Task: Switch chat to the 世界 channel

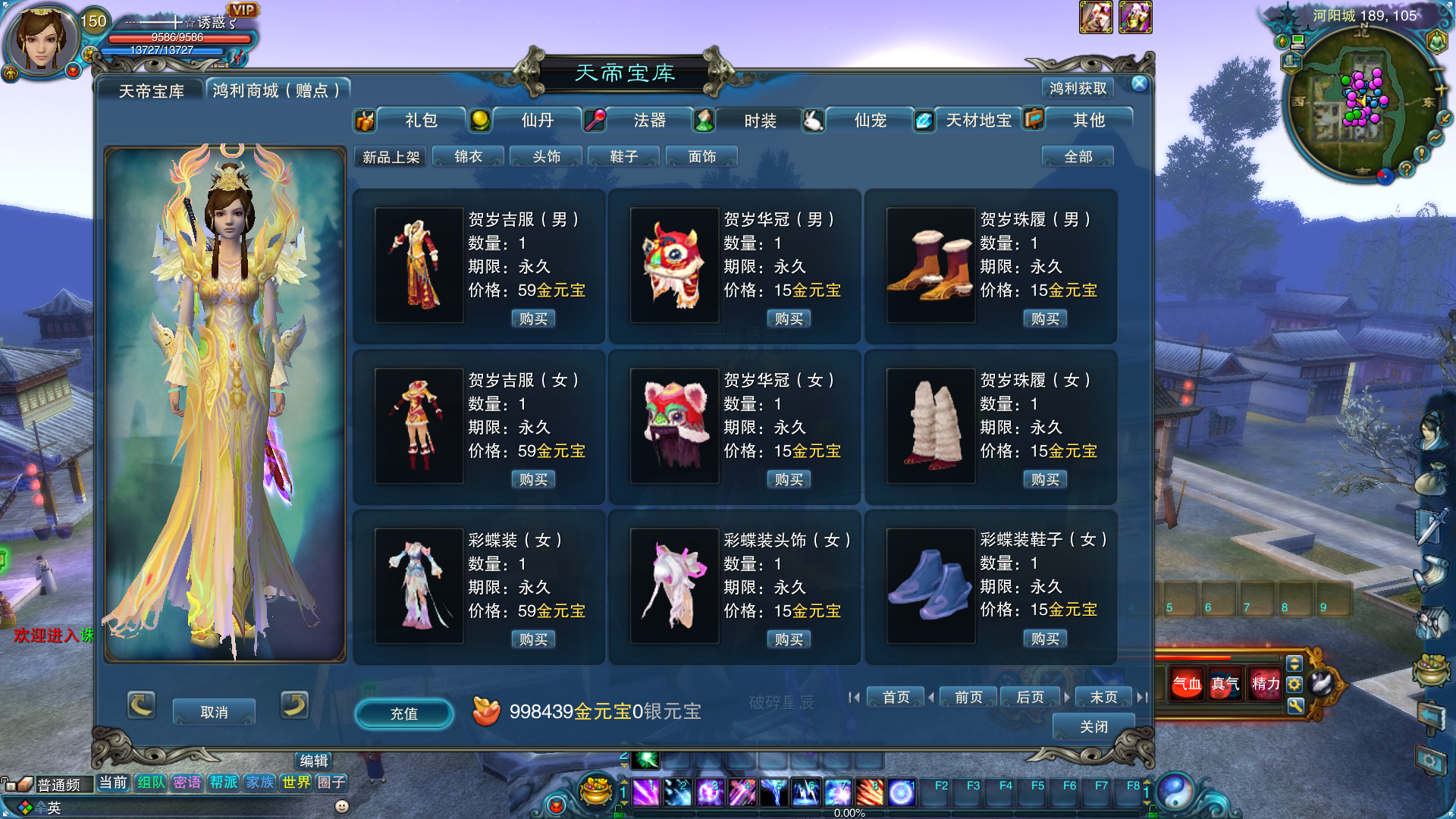Action: [296, 783]
